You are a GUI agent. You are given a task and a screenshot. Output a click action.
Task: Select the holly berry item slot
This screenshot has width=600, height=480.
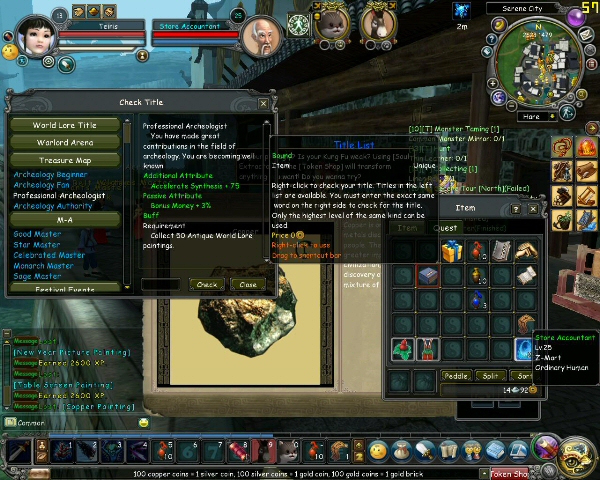tap(403, 349)
